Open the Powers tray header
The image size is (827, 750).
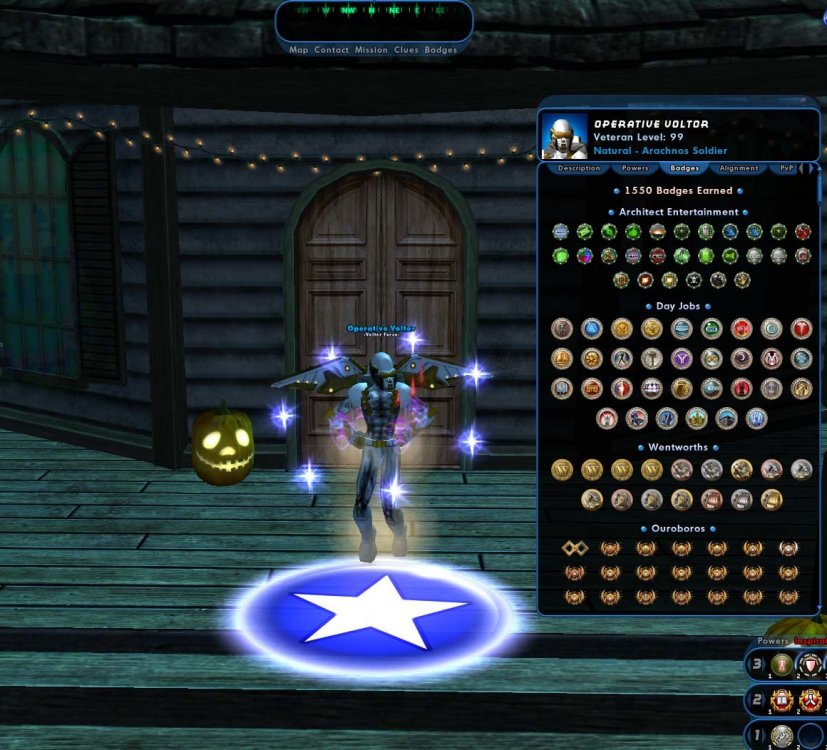(x=773, y=640)
